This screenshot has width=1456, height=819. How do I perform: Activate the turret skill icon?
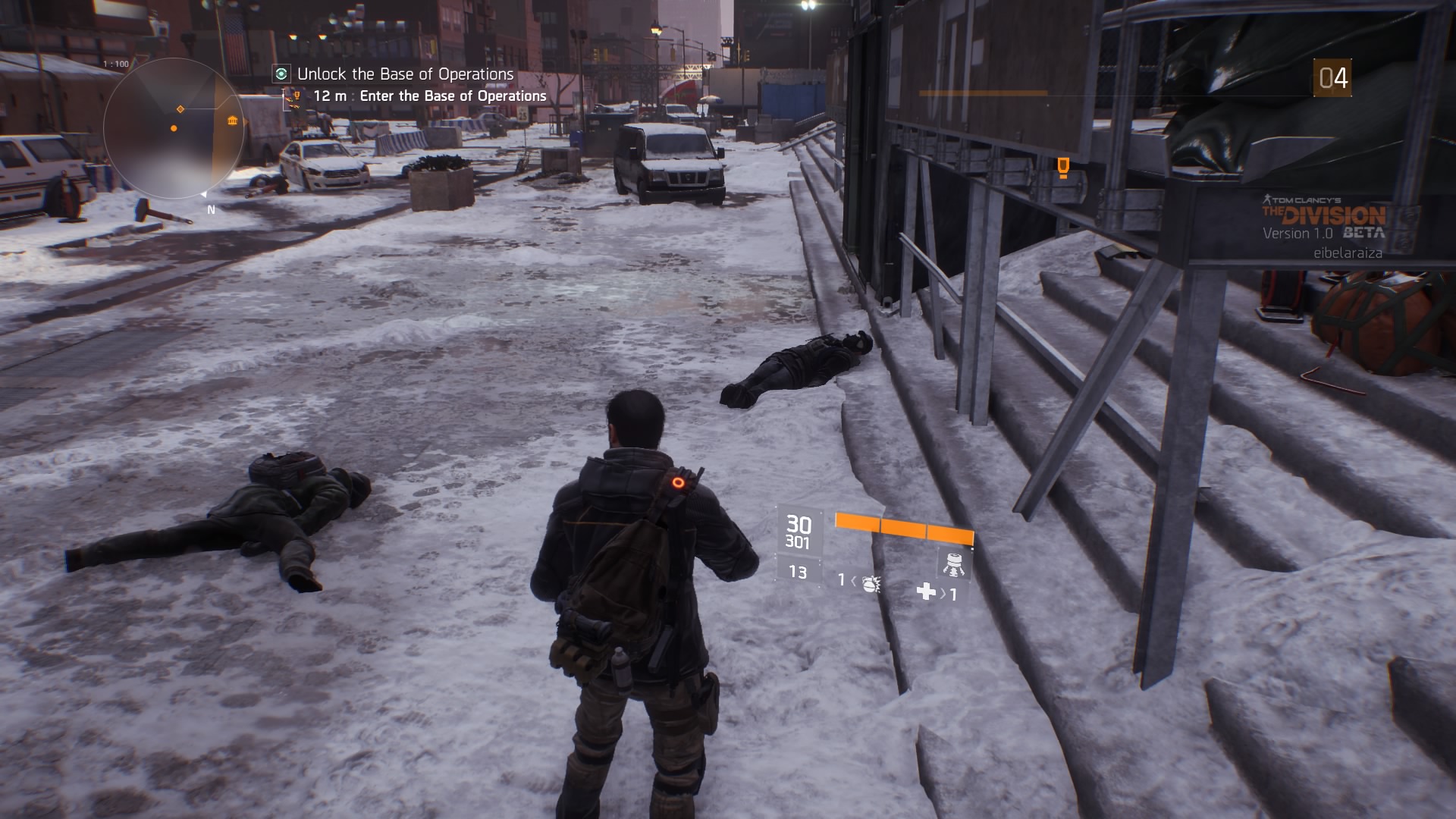click(954, 563)
